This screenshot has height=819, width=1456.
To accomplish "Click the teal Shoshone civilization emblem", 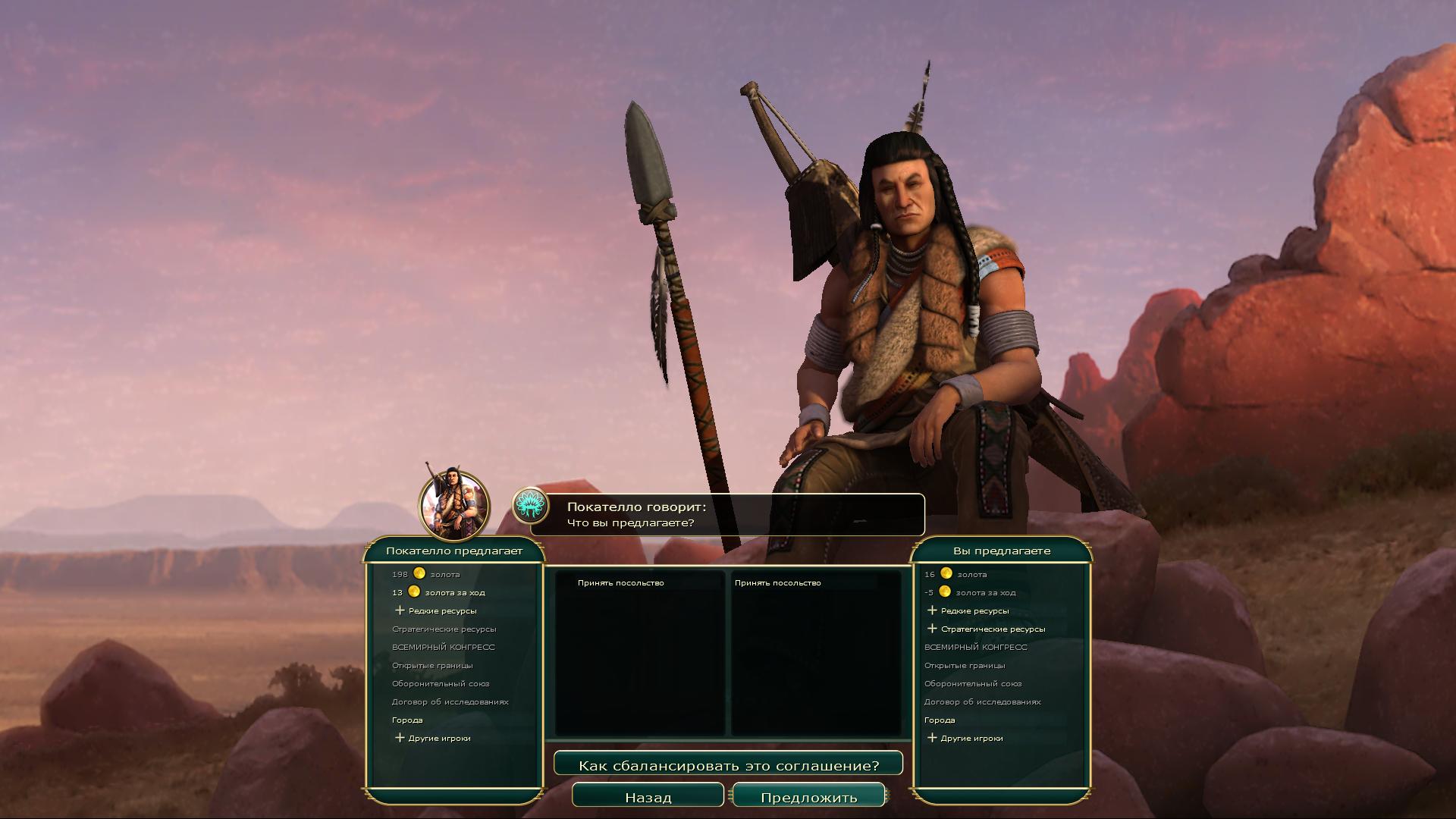I will (531, 506).
